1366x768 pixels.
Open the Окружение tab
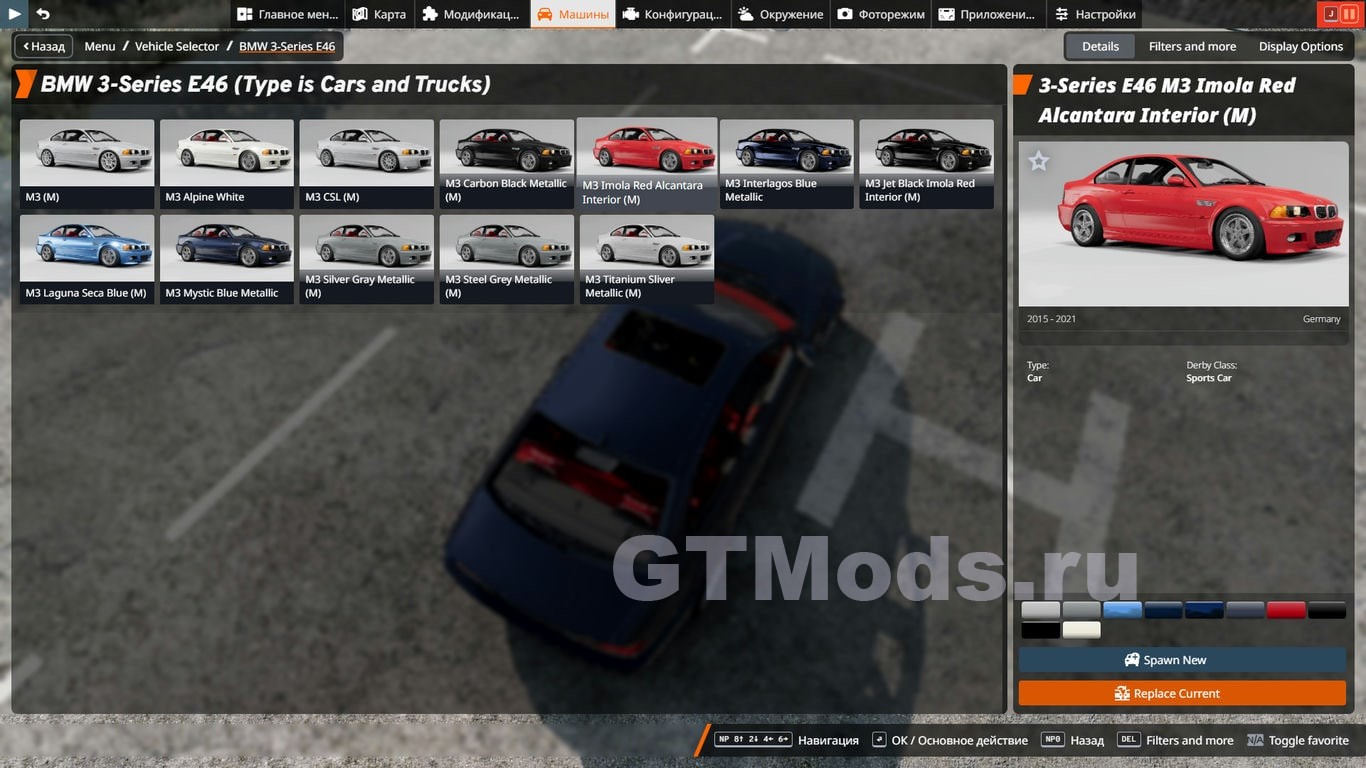(780, 14)
